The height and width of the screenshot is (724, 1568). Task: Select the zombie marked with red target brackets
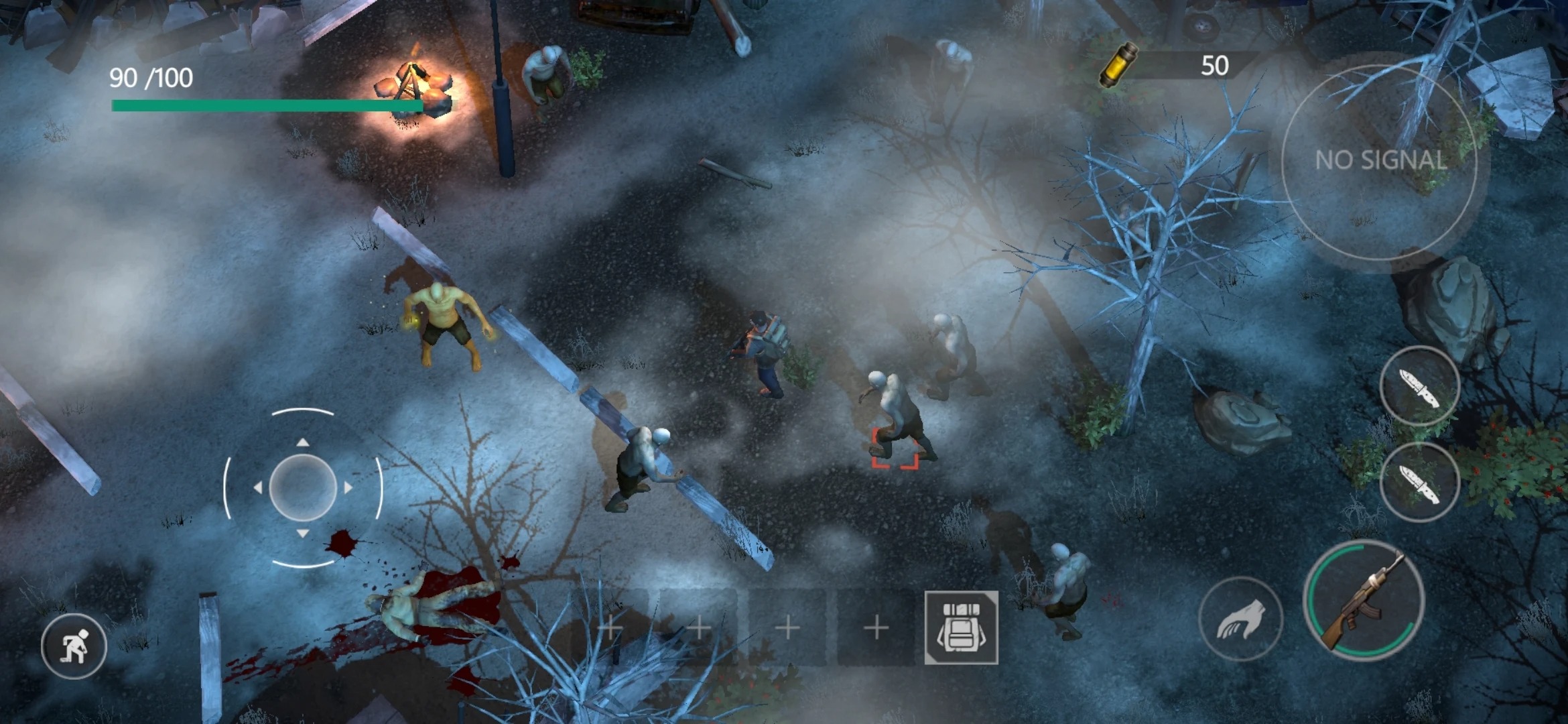pyautogui.click(x=891, y=416)
